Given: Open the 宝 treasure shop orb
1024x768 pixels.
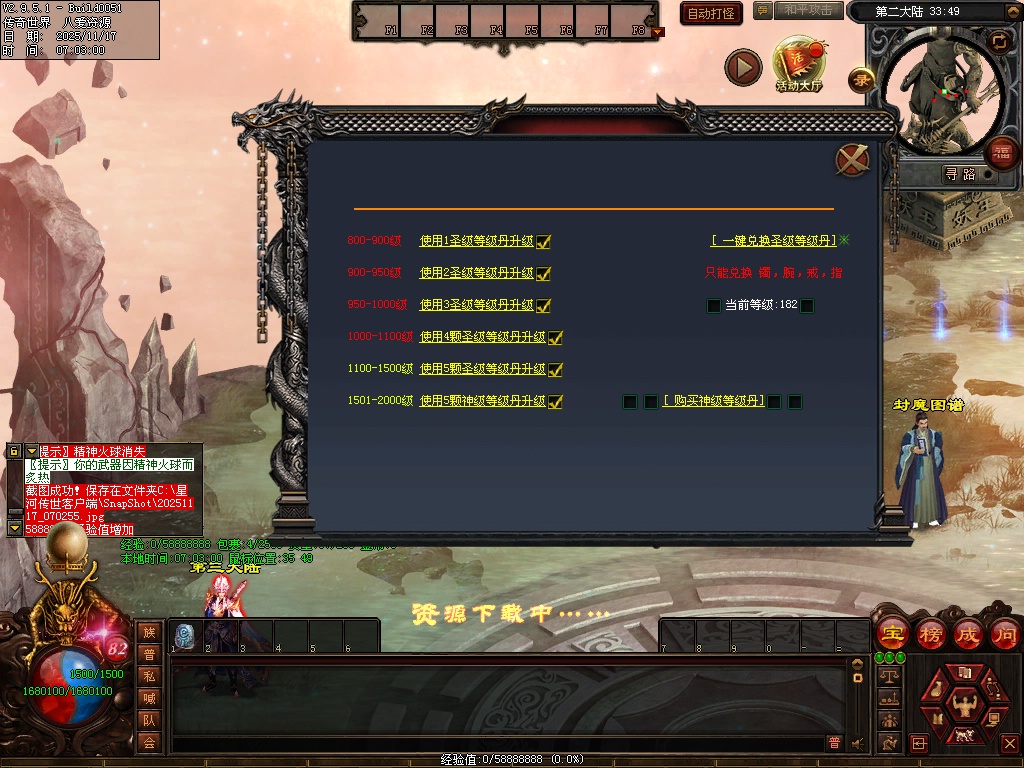Looking at the screenshot, I should (x=892, y=634).
